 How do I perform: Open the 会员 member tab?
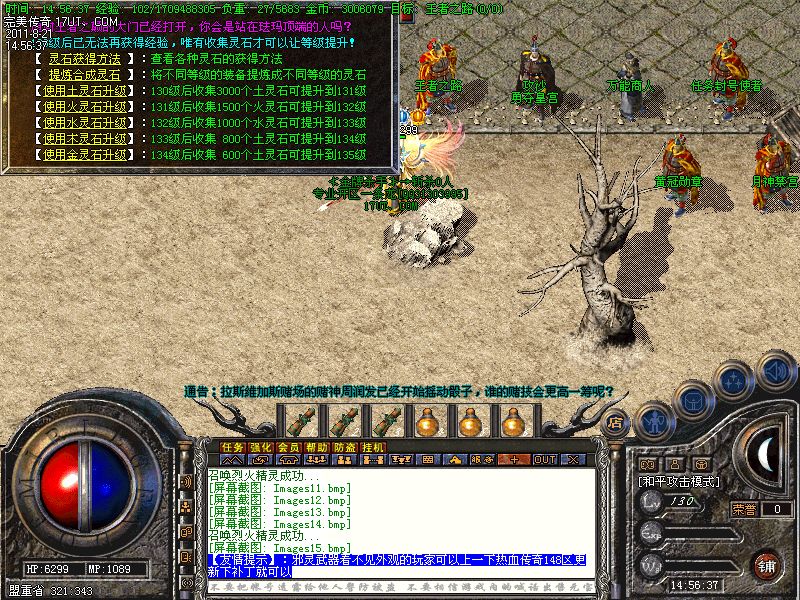point(289,447)
